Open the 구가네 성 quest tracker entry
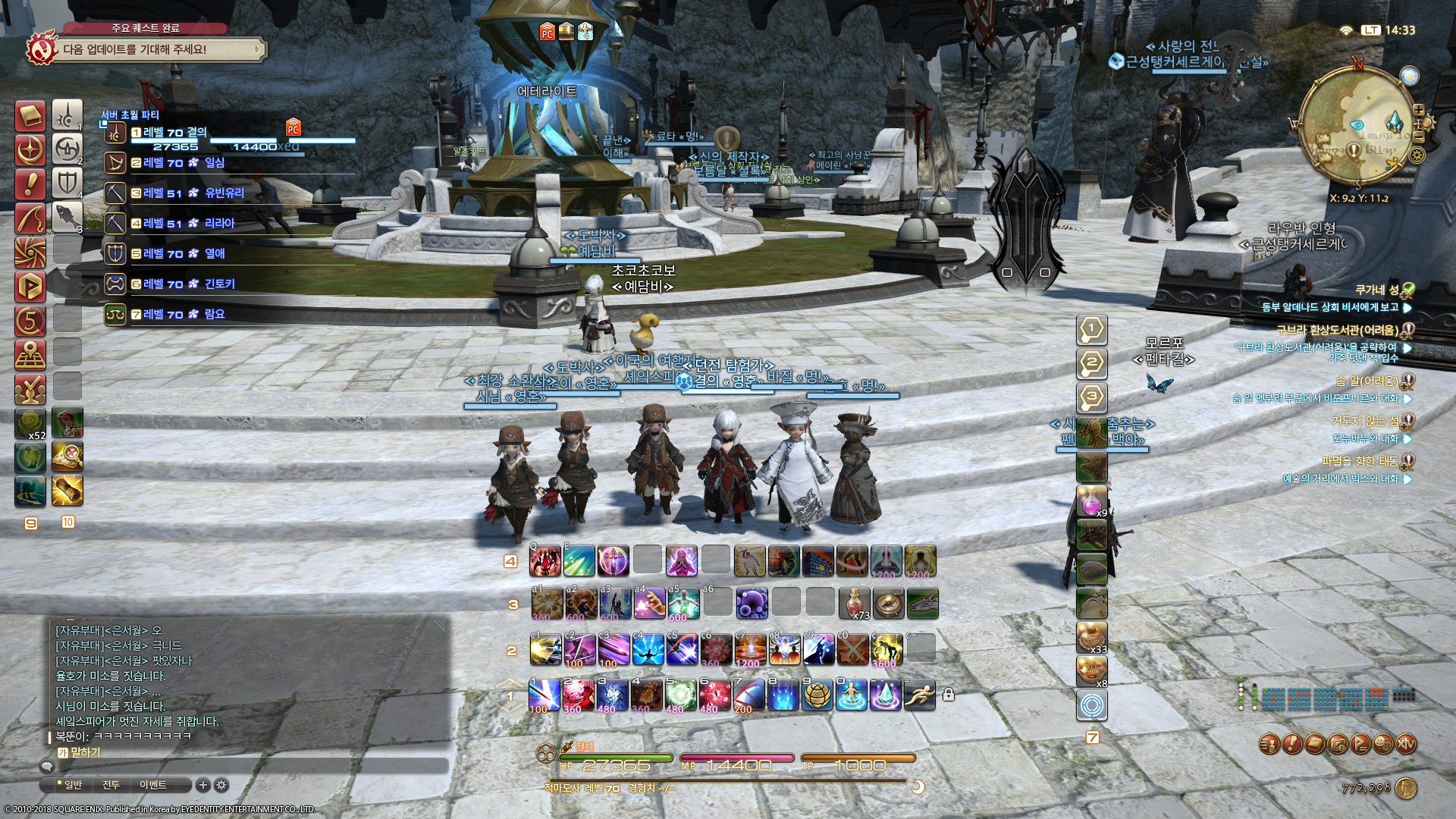The image size is (1456, 819). tap(1376, 290)
